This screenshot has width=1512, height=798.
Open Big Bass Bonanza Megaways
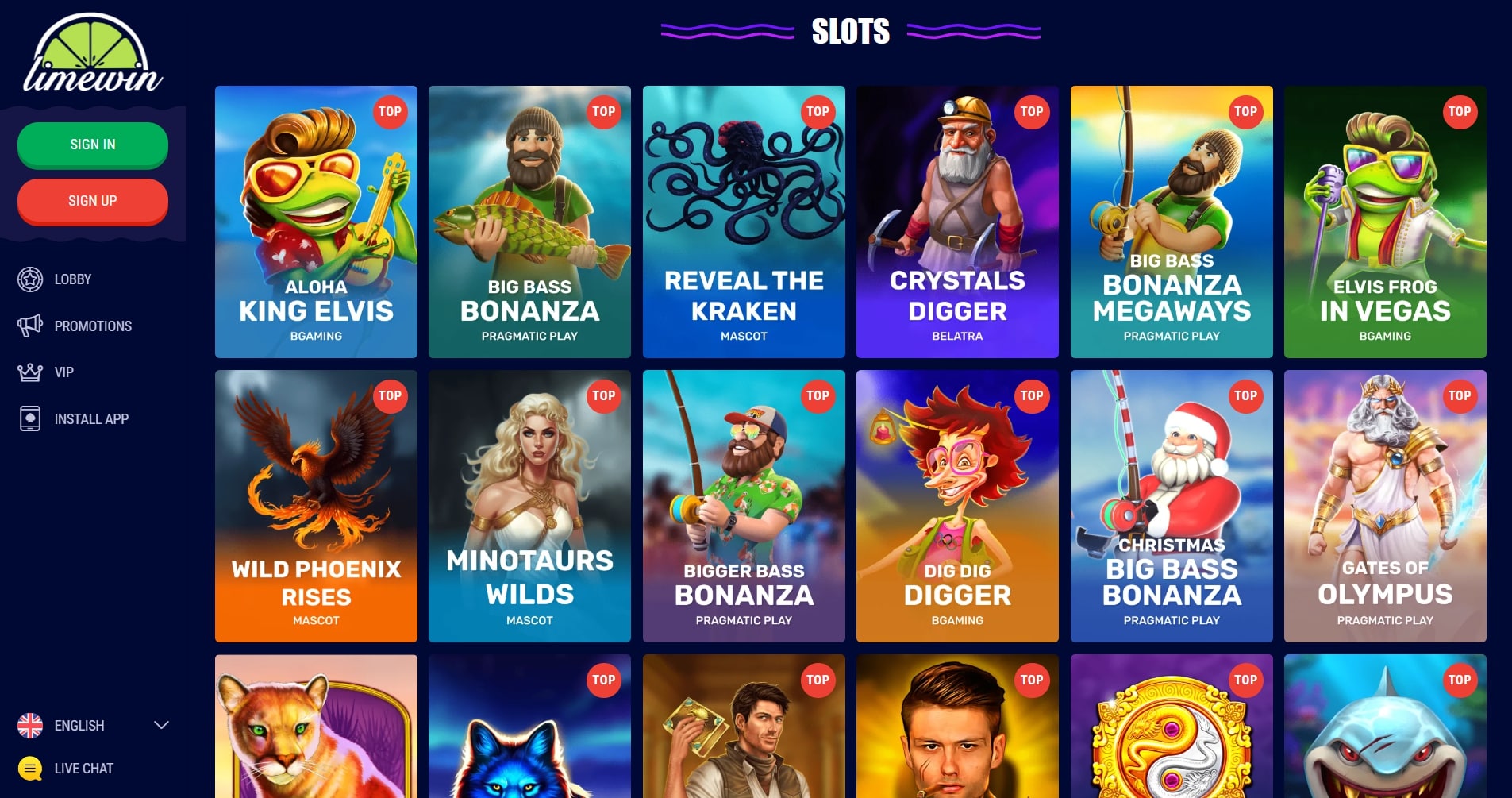point(1172,222)
